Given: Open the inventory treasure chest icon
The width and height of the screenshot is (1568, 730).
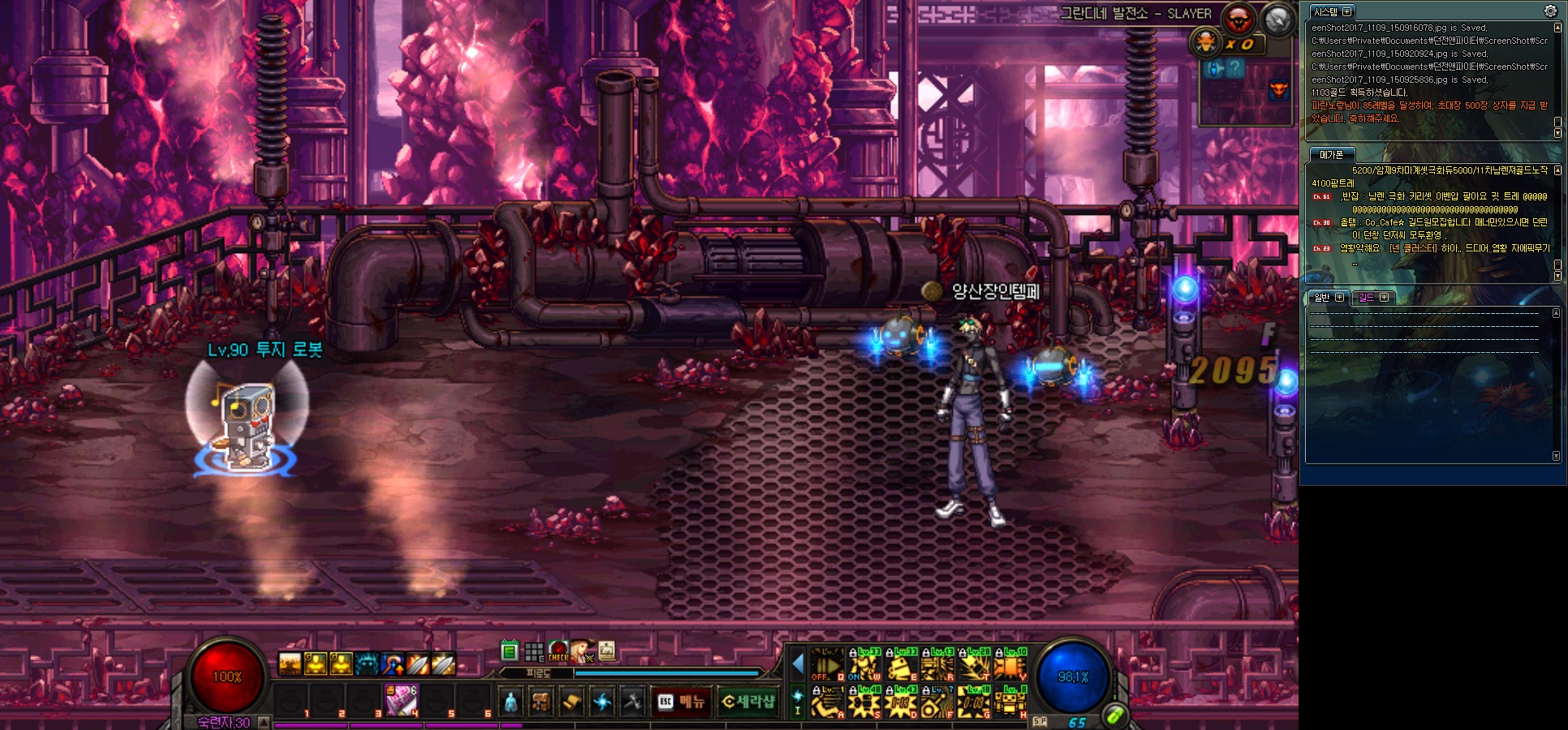Looking at the screenshot, I should (541, 702).
